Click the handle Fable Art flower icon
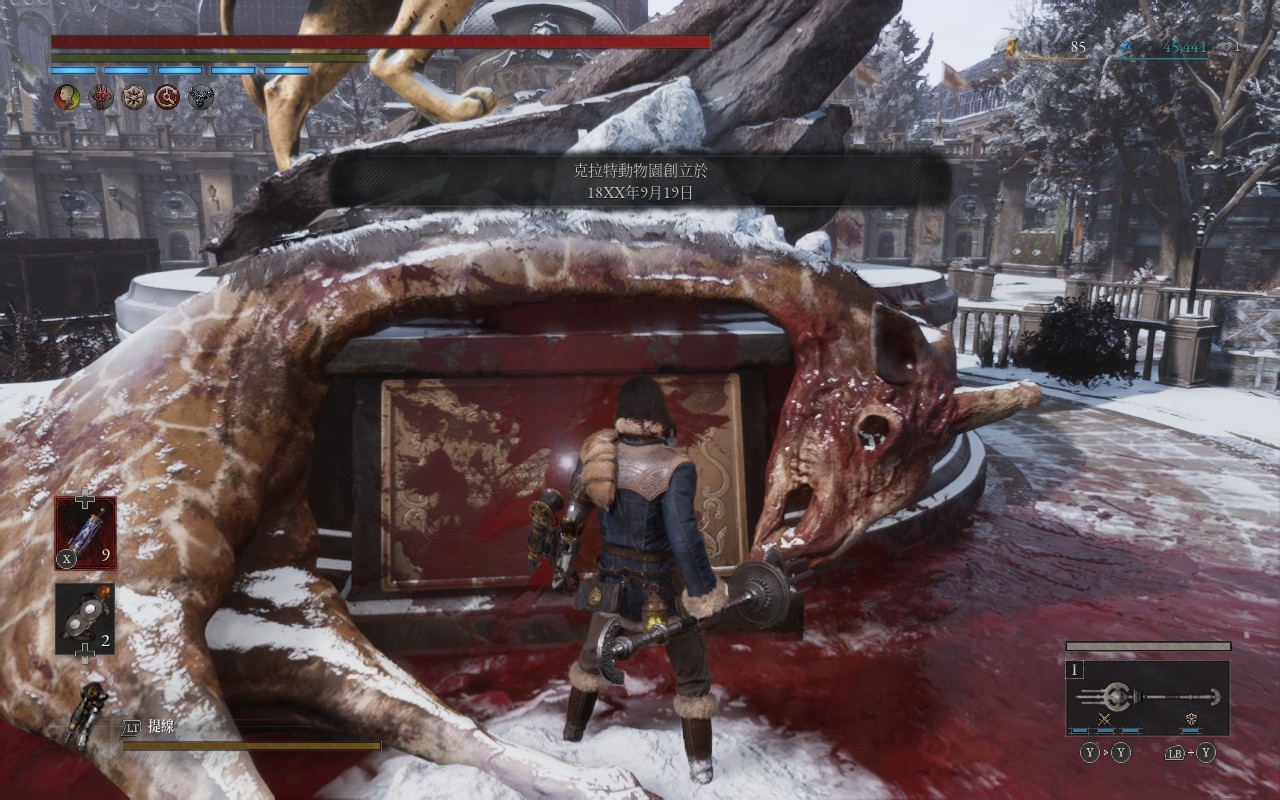This screenshot has width=1280, height=800. tap(1192, 719)
